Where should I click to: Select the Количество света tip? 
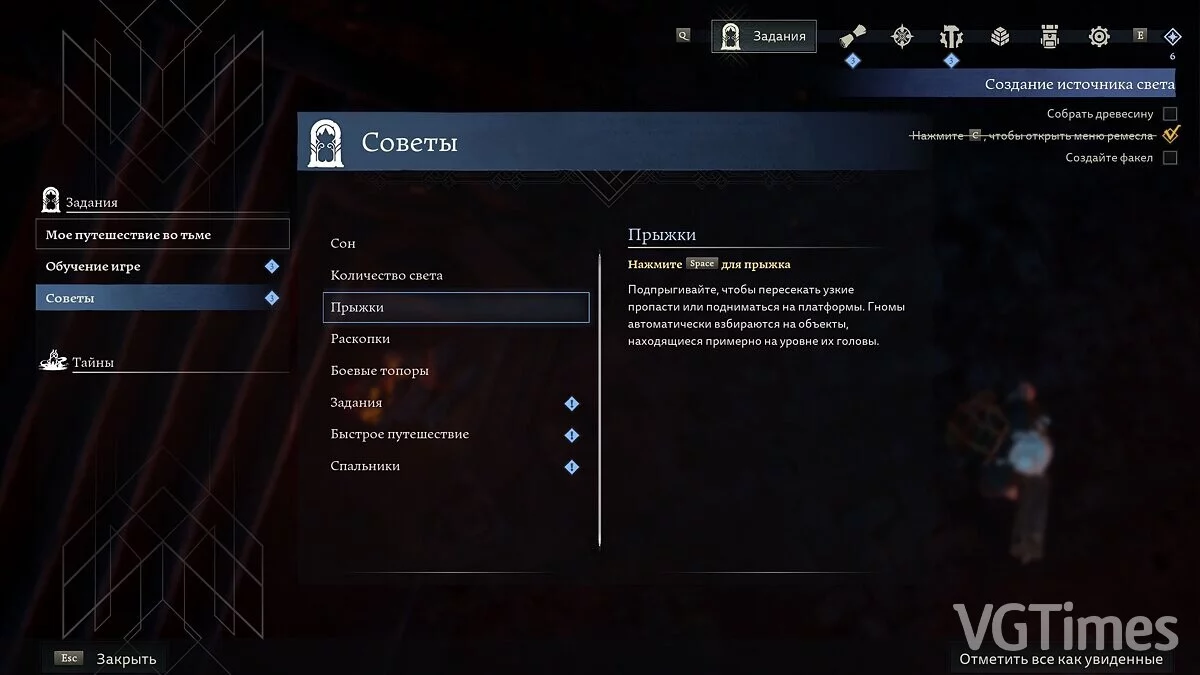tap(387, 276)
